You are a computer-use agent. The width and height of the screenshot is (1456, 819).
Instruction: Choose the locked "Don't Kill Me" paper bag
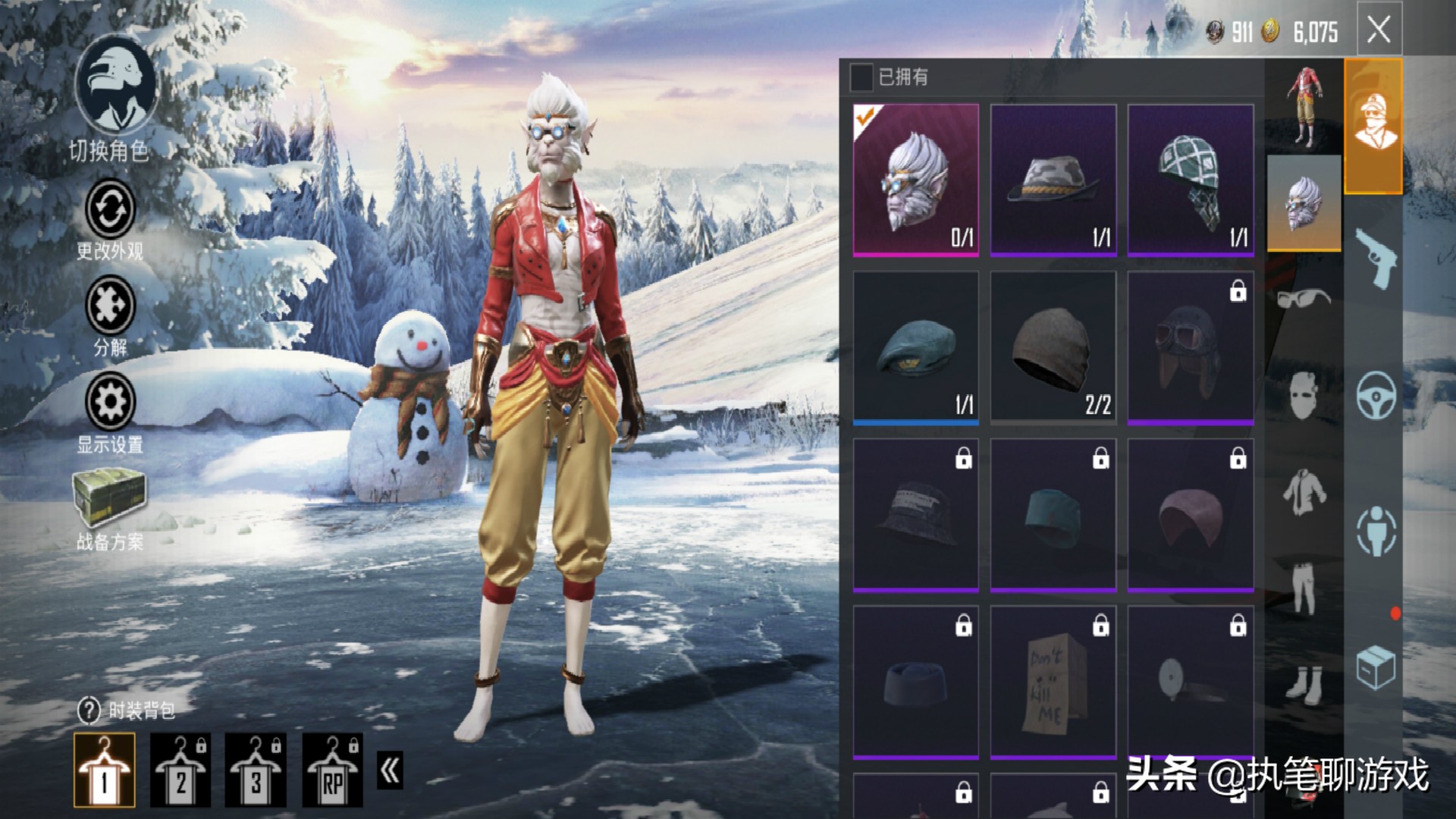click(x=1053, y=681)
